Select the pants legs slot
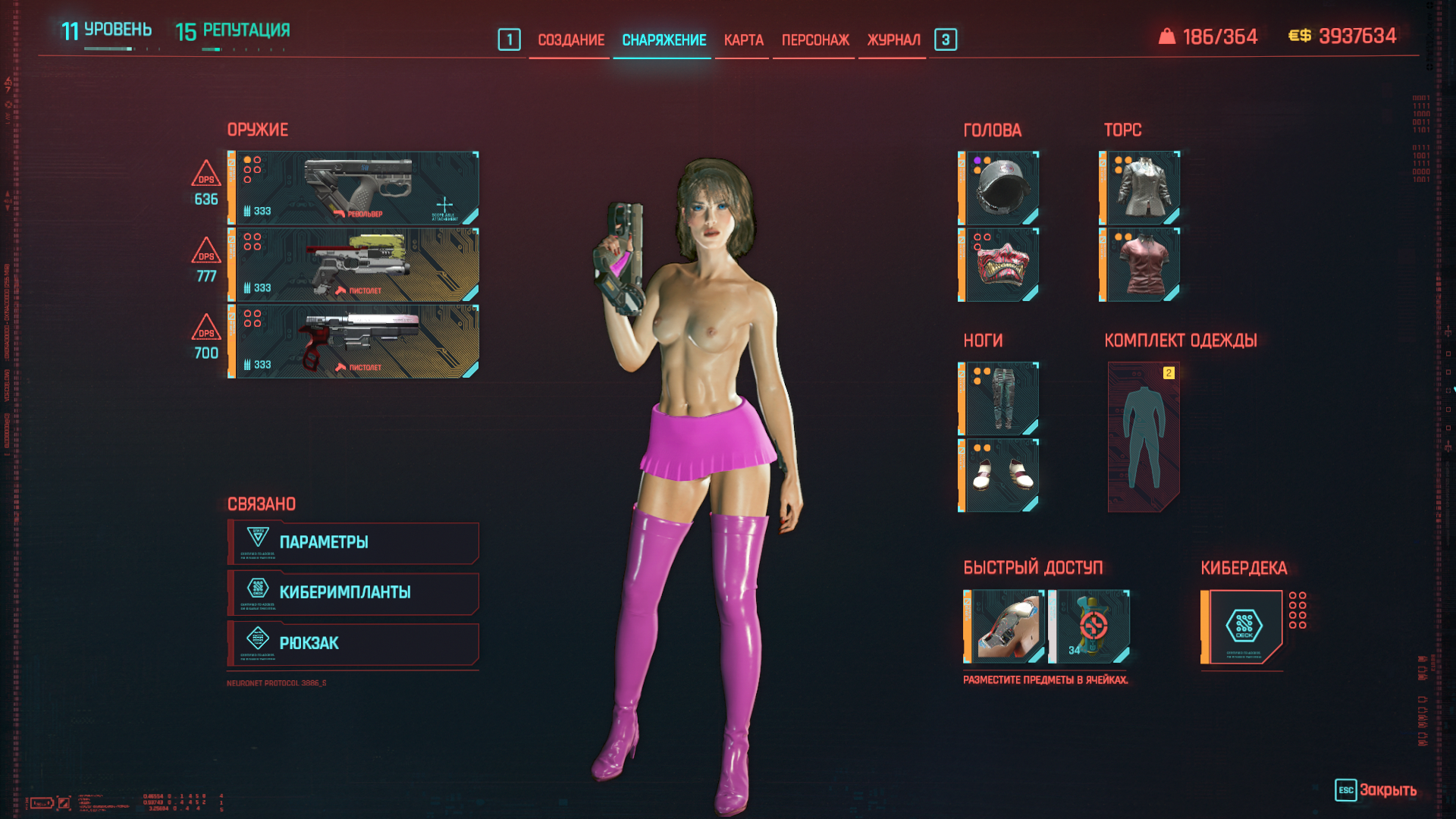 coord(1000,399)
